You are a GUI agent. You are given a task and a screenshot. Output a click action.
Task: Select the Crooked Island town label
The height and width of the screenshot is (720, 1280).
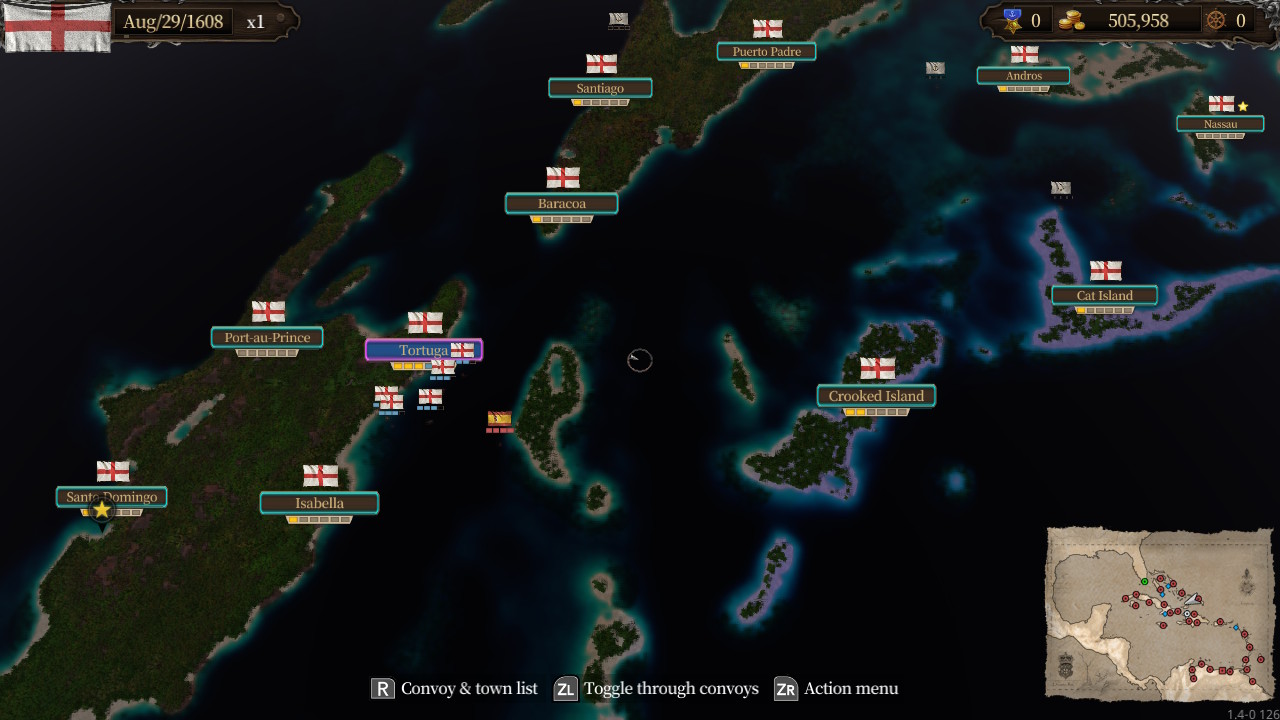tap(876, 396)
